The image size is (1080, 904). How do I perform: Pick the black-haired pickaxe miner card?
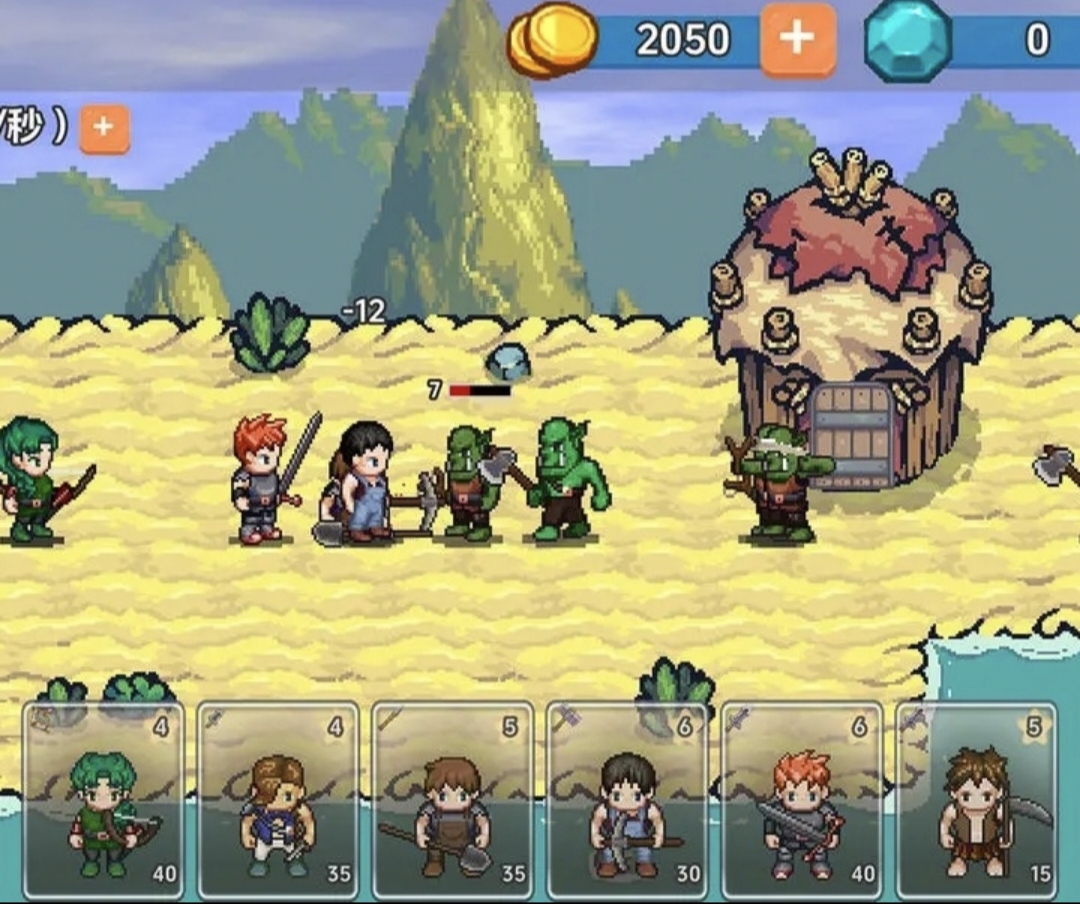[627, 800]
